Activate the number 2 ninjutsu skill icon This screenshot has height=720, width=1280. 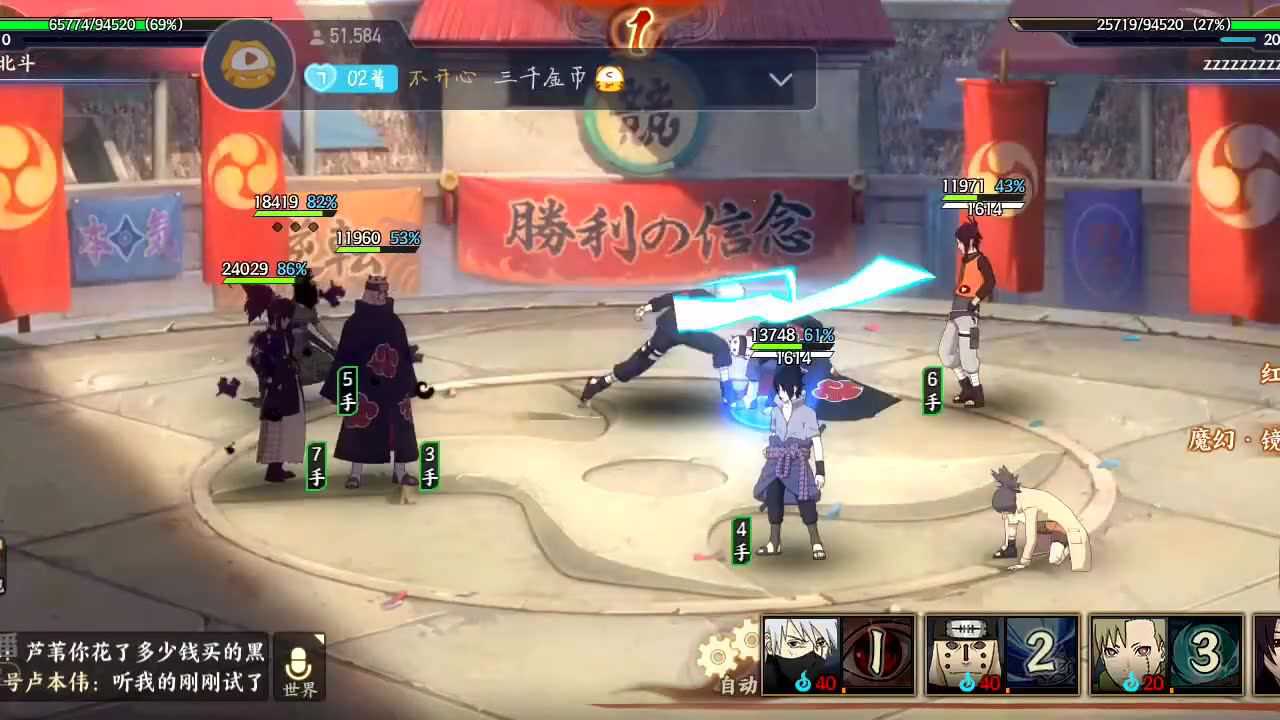tap(1040, 656)
